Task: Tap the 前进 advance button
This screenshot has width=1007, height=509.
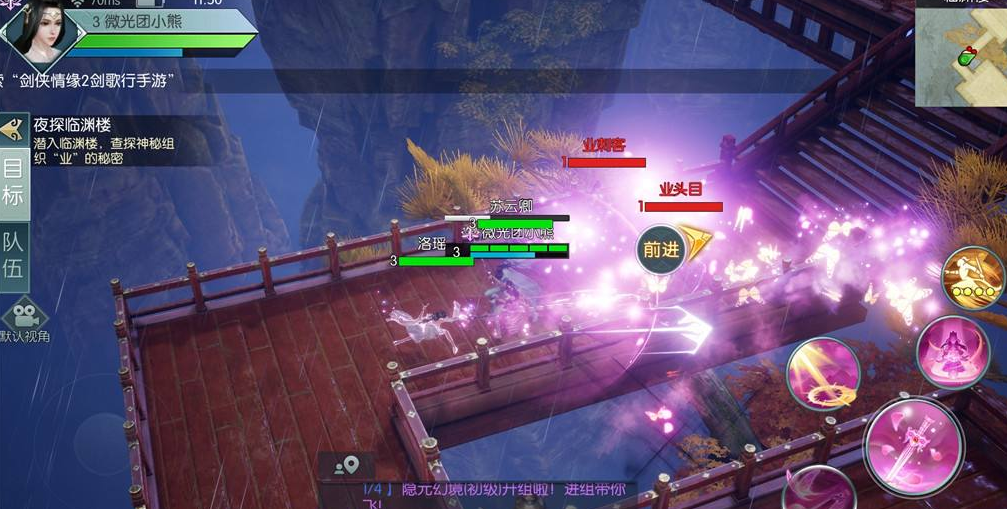Action: (661, 250)
